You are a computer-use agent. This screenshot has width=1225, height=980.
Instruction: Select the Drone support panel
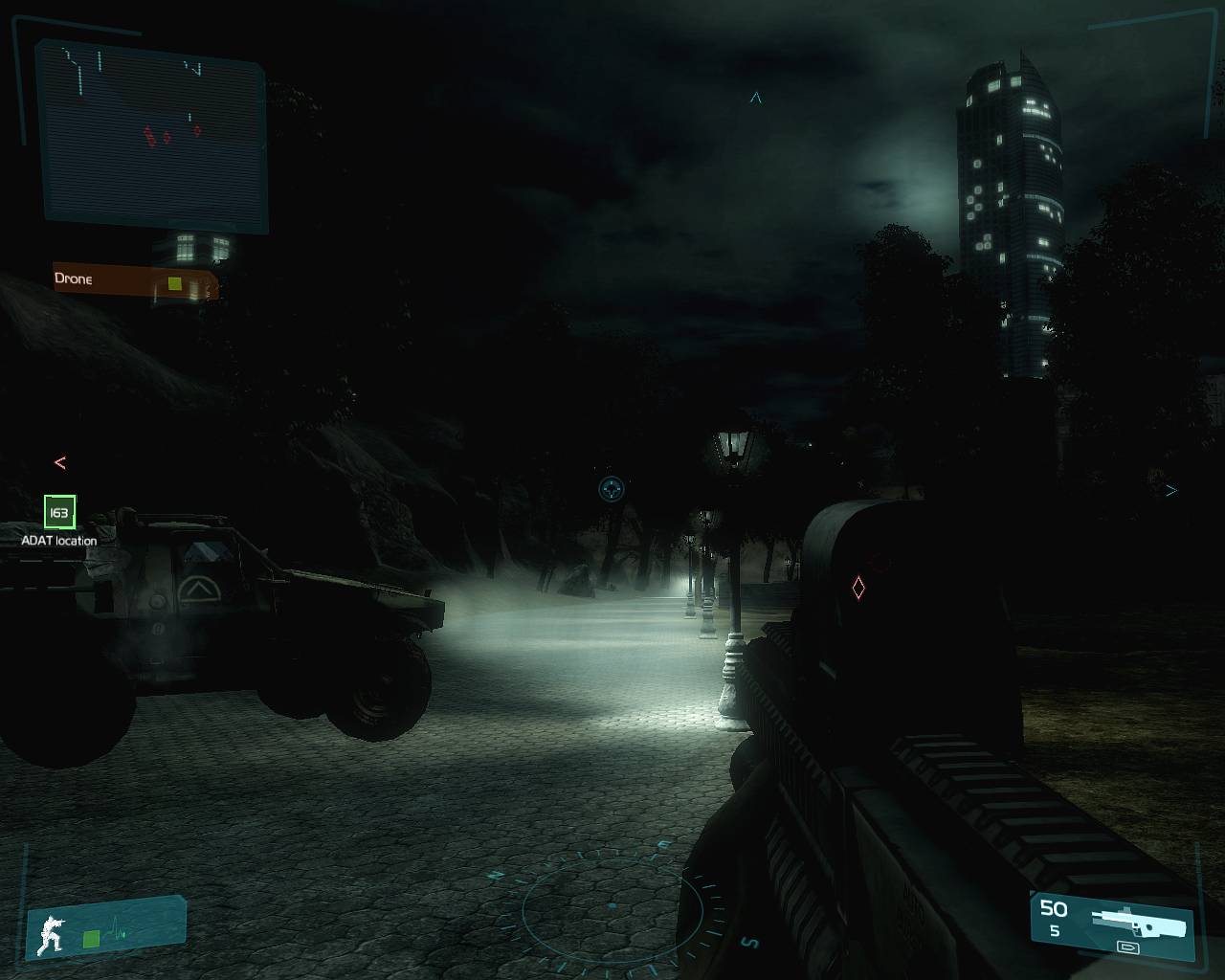135,281
